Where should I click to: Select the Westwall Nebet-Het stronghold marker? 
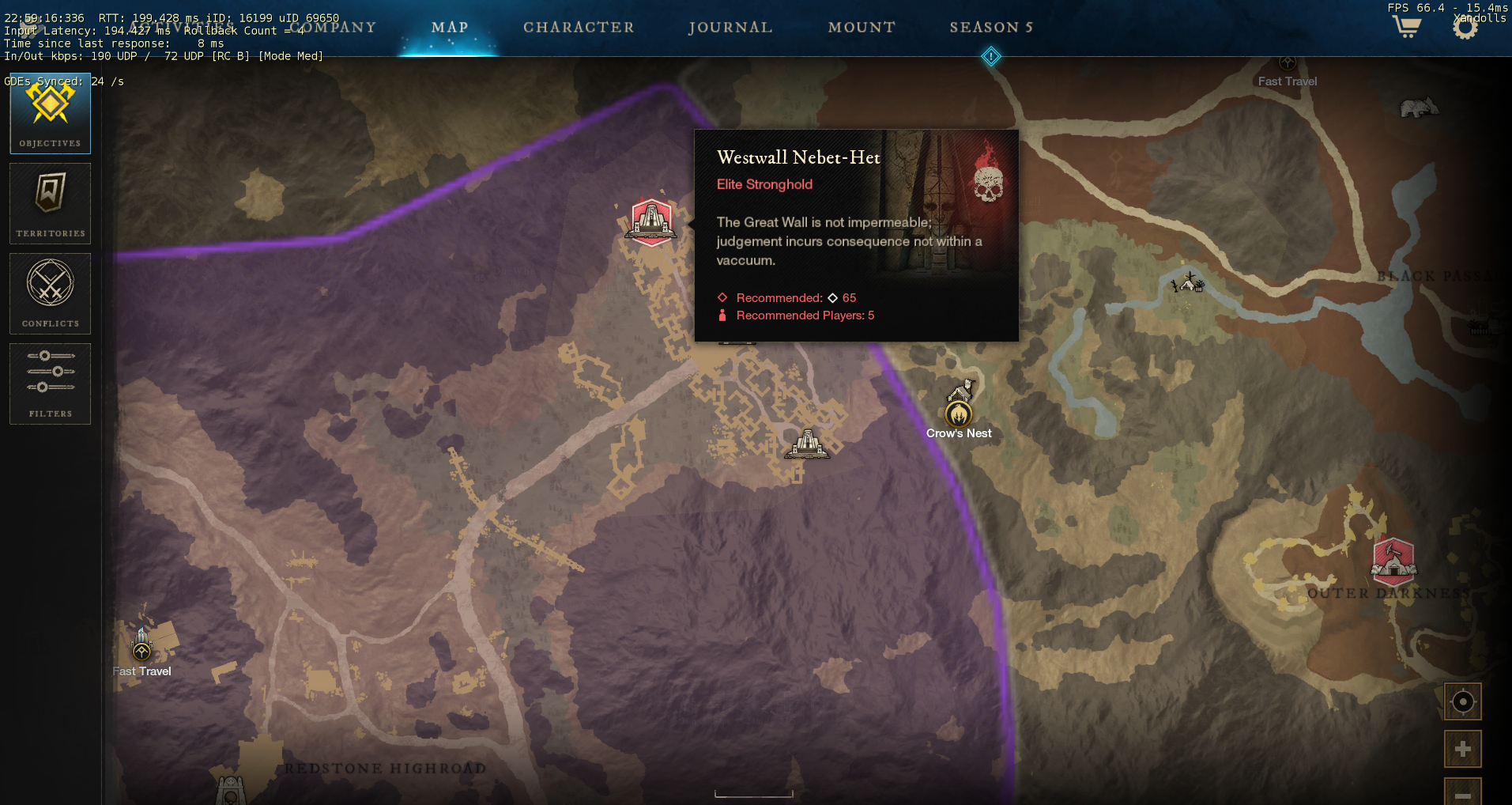coord(651,221)
